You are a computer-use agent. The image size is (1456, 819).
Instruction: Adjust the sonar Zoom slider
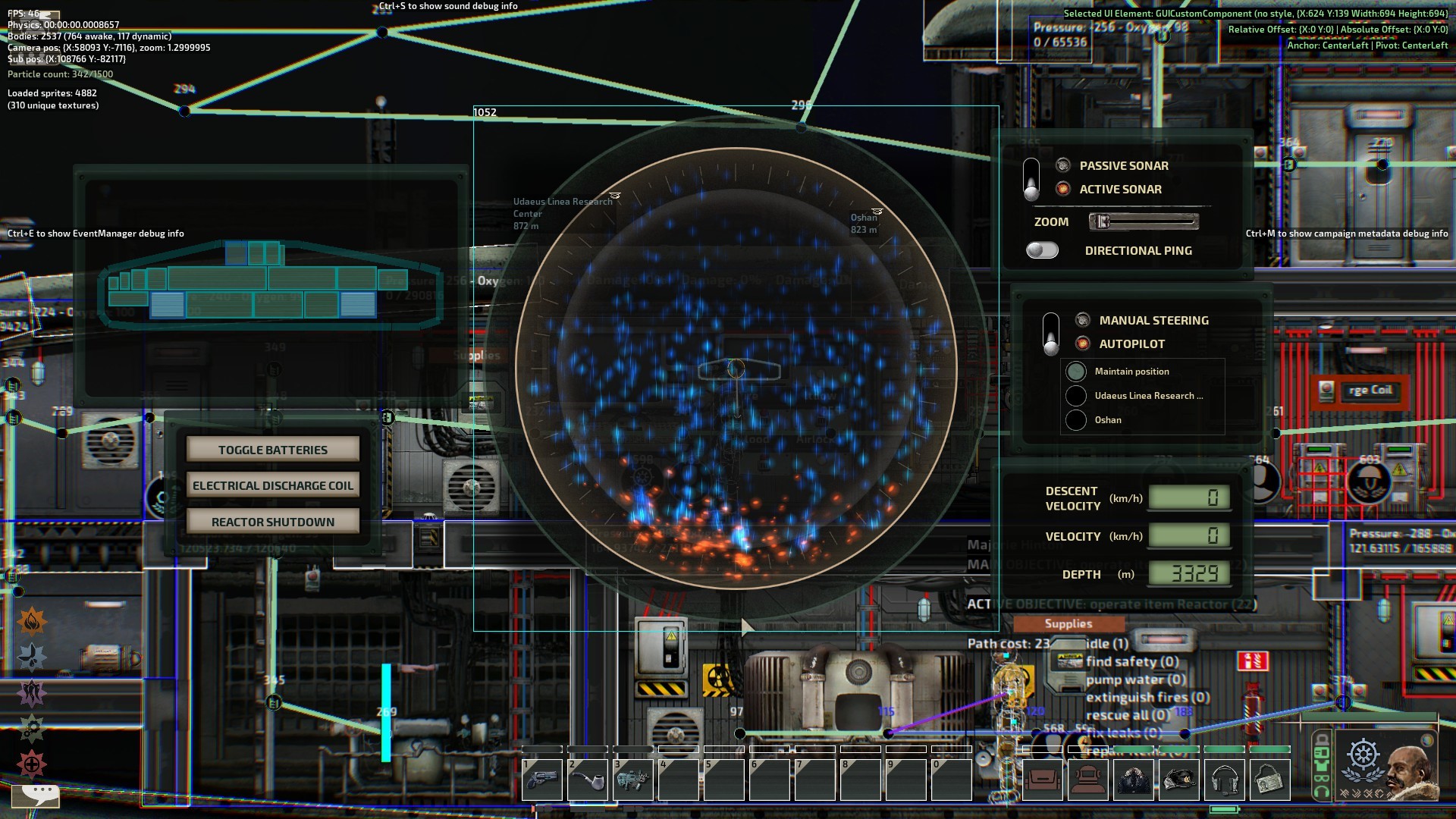(x=1144, y=221)
